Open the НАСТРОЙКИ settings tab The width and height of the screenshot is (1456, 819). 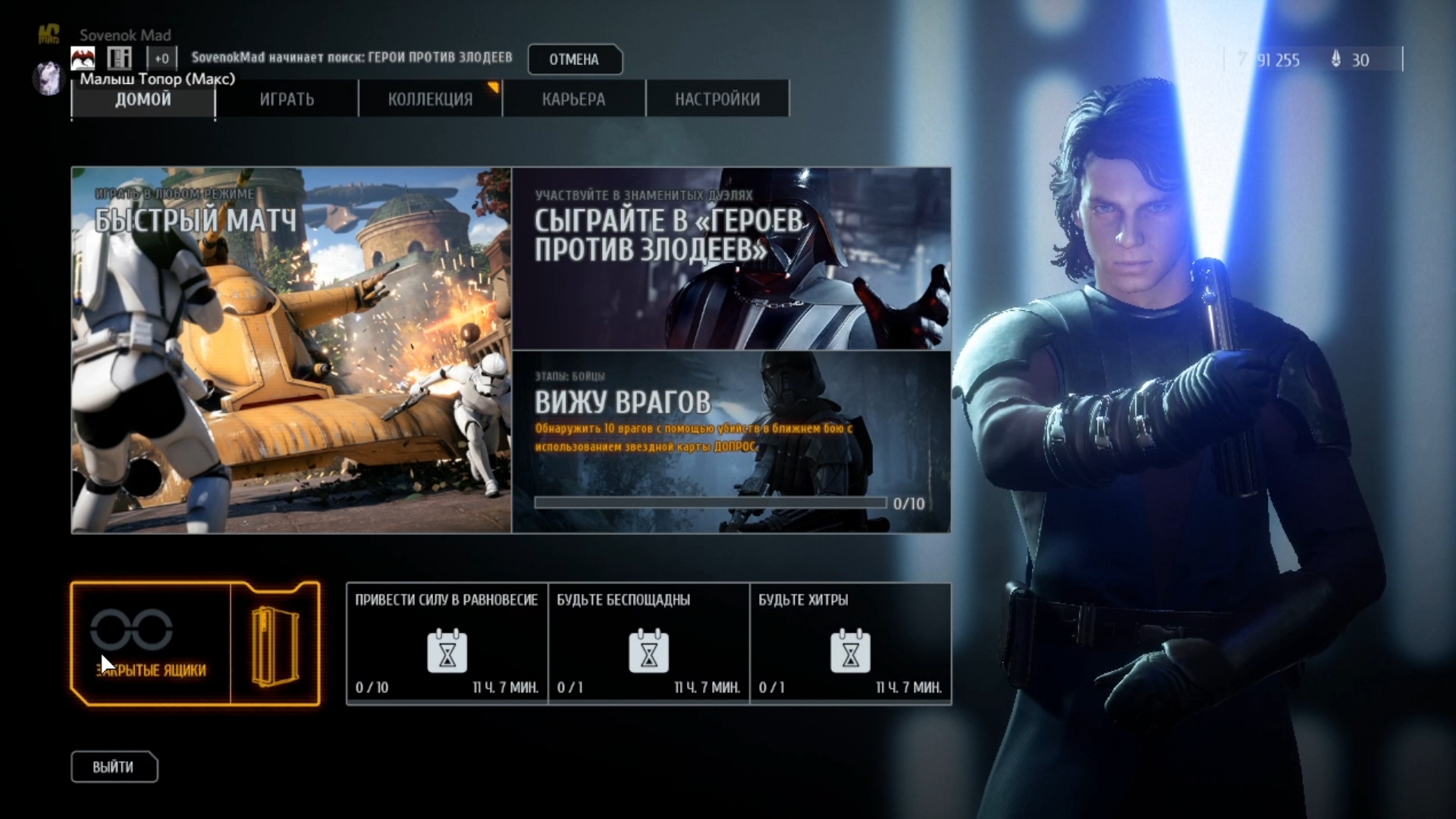pos(717,99)
